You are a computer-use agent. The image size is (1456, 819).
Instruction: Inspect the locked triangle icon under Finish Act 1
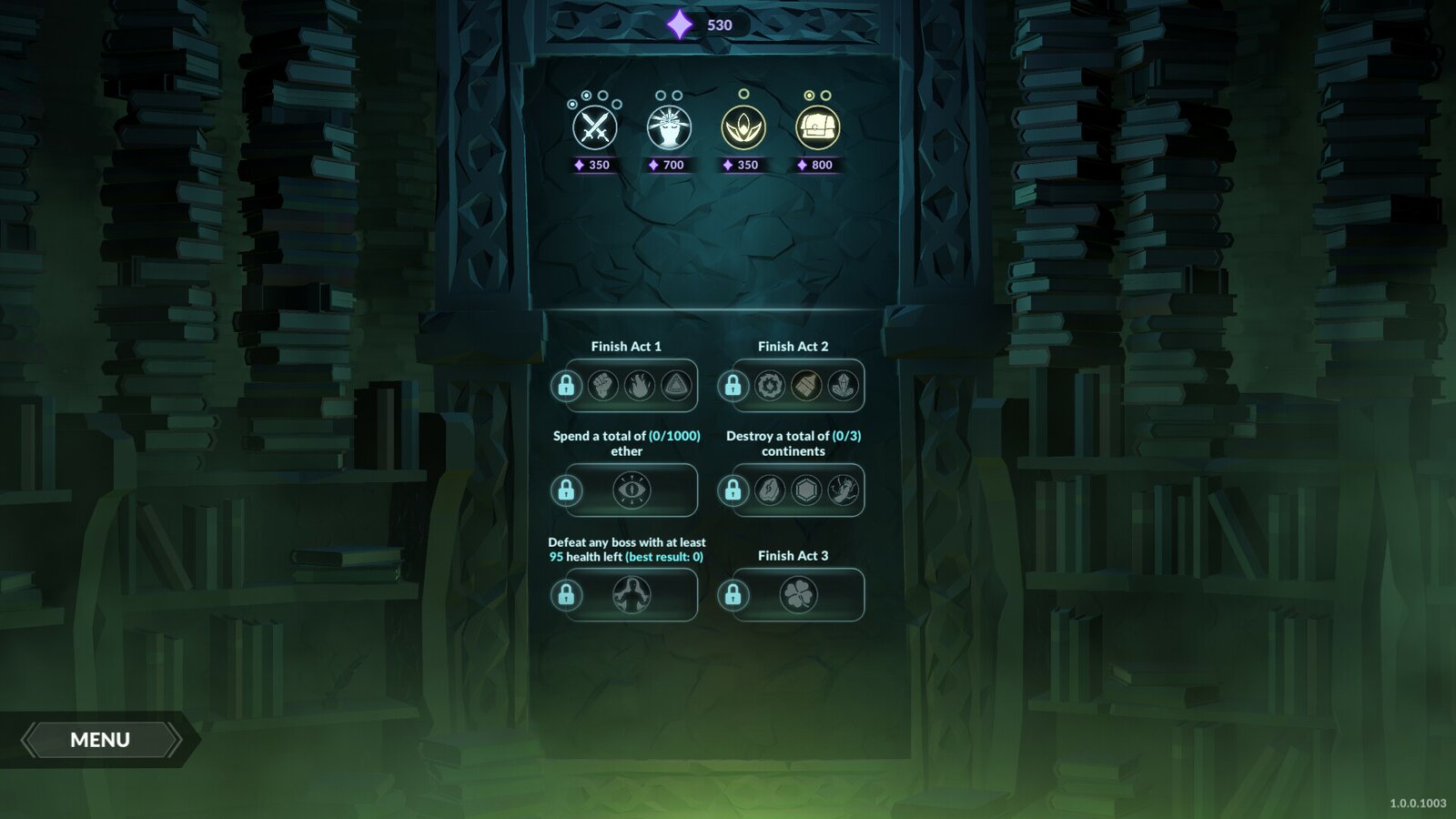pos(675,386)
